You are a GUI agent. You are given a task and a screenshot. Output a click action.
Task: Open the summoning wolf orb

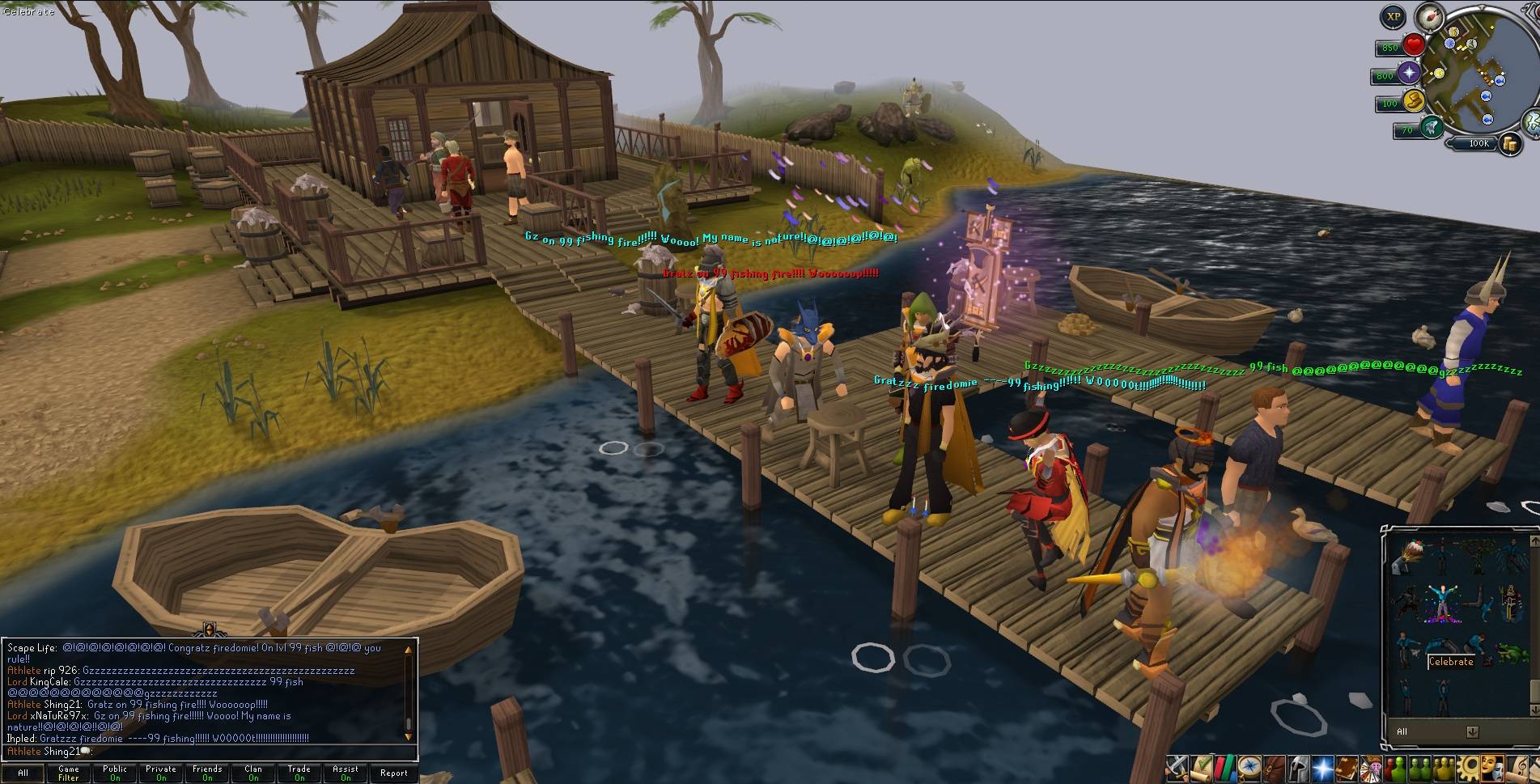[x=1432, y=126]
